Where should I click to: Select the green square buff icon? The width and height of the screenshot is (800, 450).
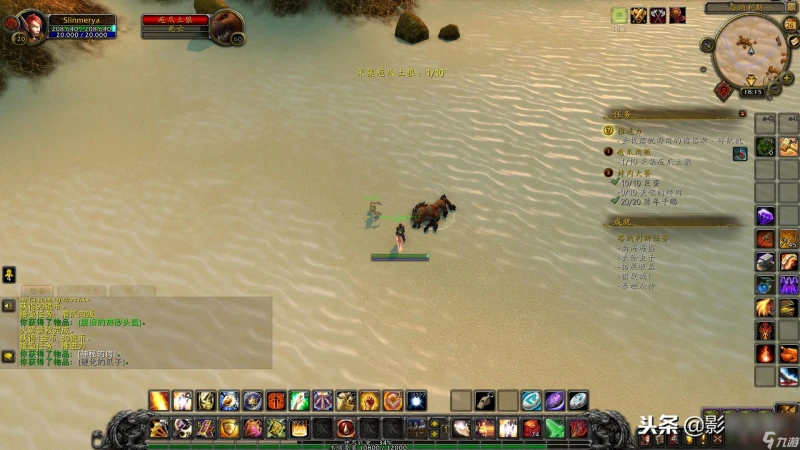click(x=620, y=15)
